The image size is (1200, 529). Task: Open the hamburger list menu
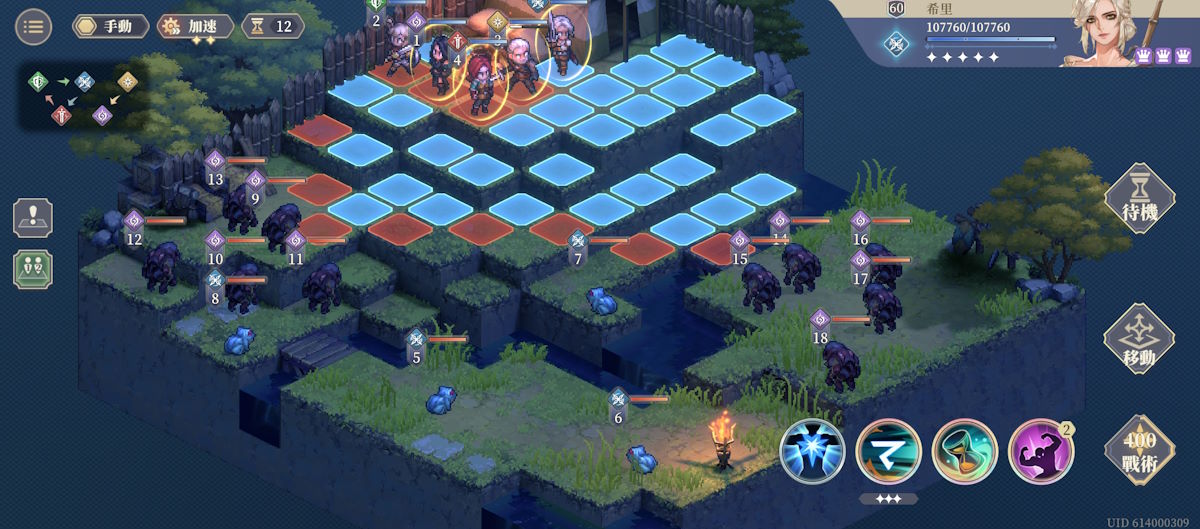[33, 26]
